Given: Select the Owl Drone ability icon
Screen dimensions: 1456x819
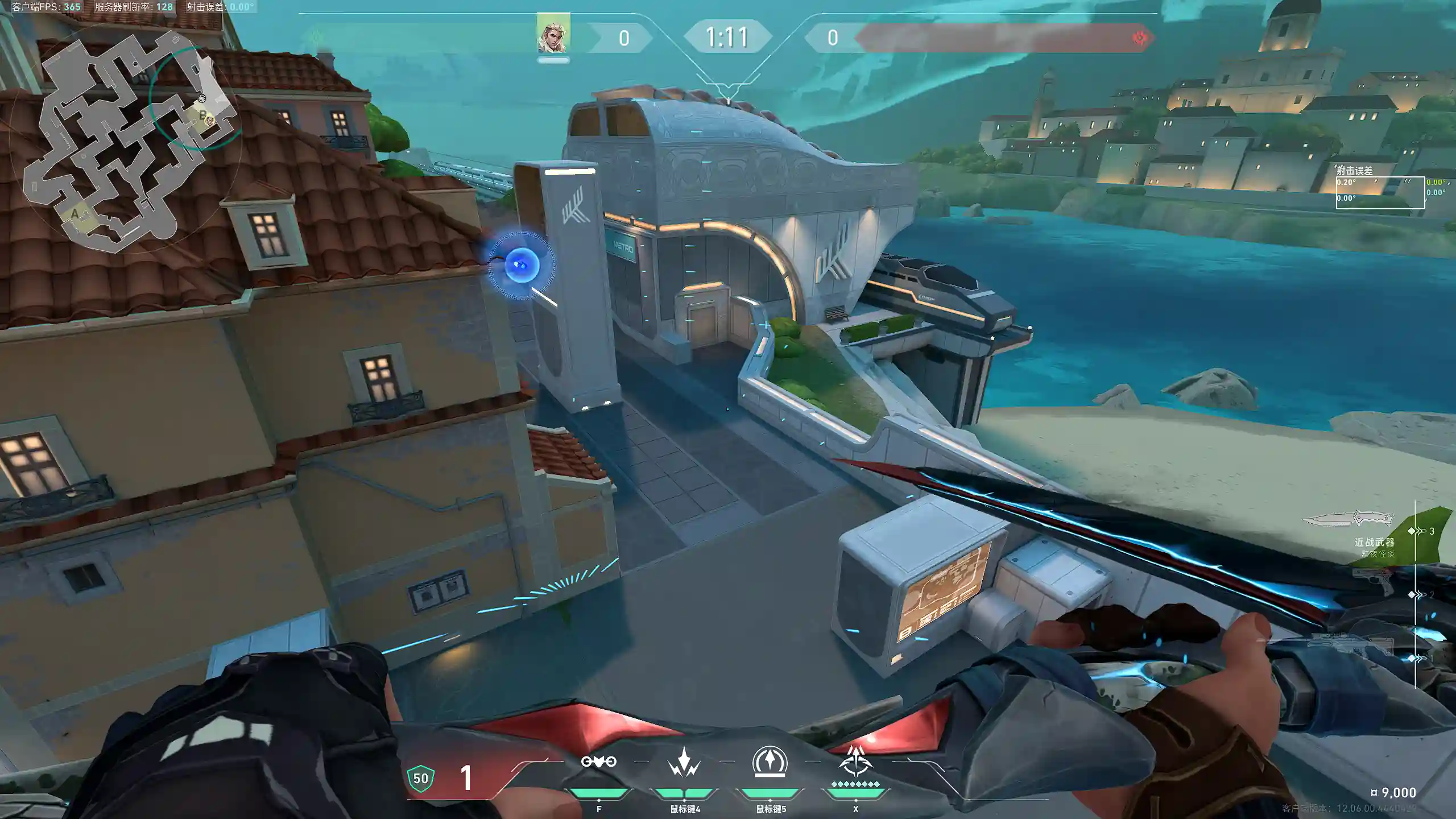Looking at the screenshot, I should tap(598, 762).
